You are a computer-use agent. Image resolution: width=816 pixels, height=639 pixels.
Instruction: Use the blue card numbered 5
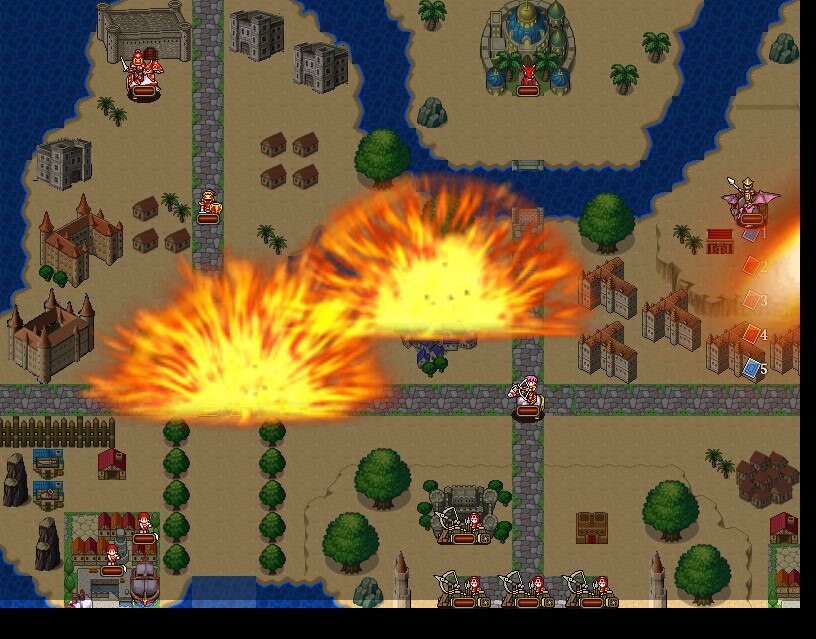pyautogui.click(x=752, y=369)
